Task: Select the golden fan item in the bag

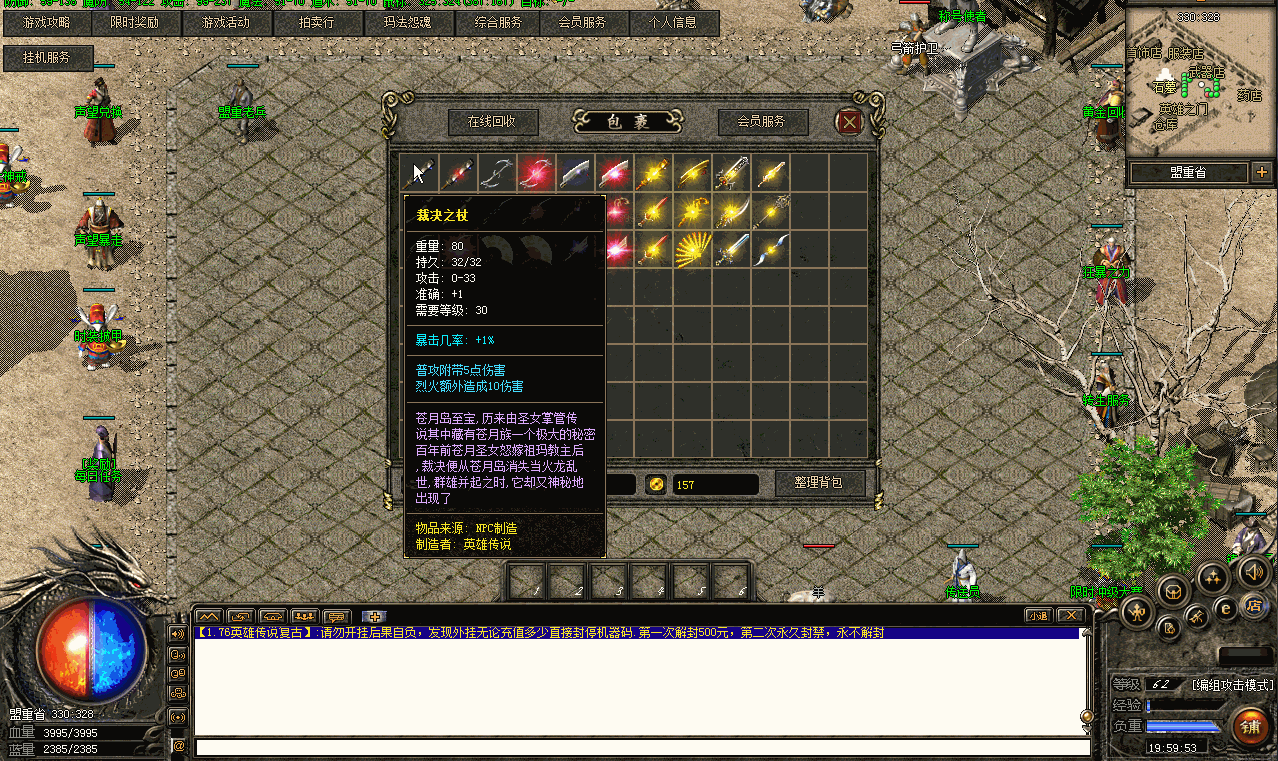Action: [x=692, y=250]
